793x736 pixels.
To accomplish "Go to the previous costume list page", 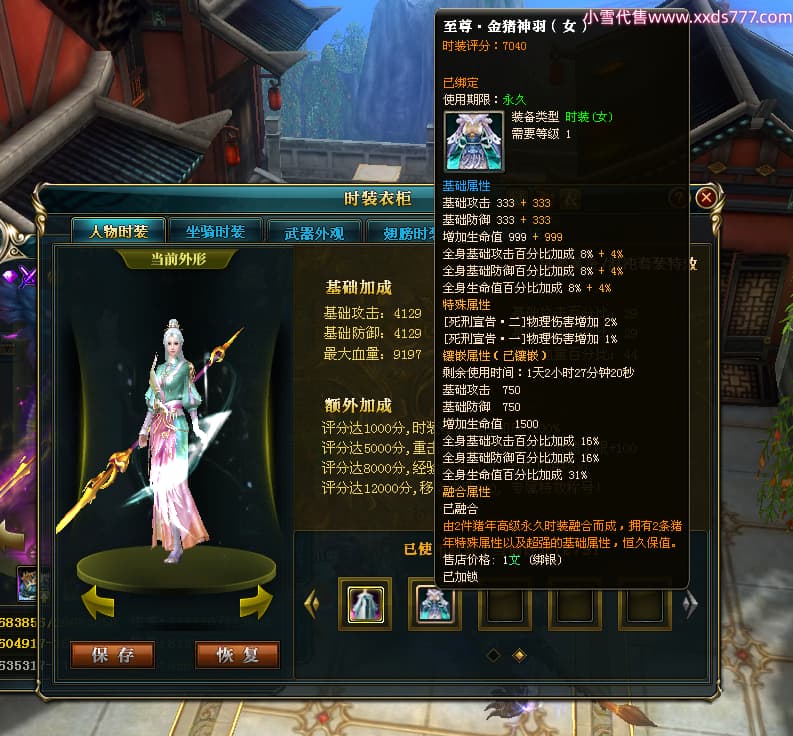I will [312, 603].
